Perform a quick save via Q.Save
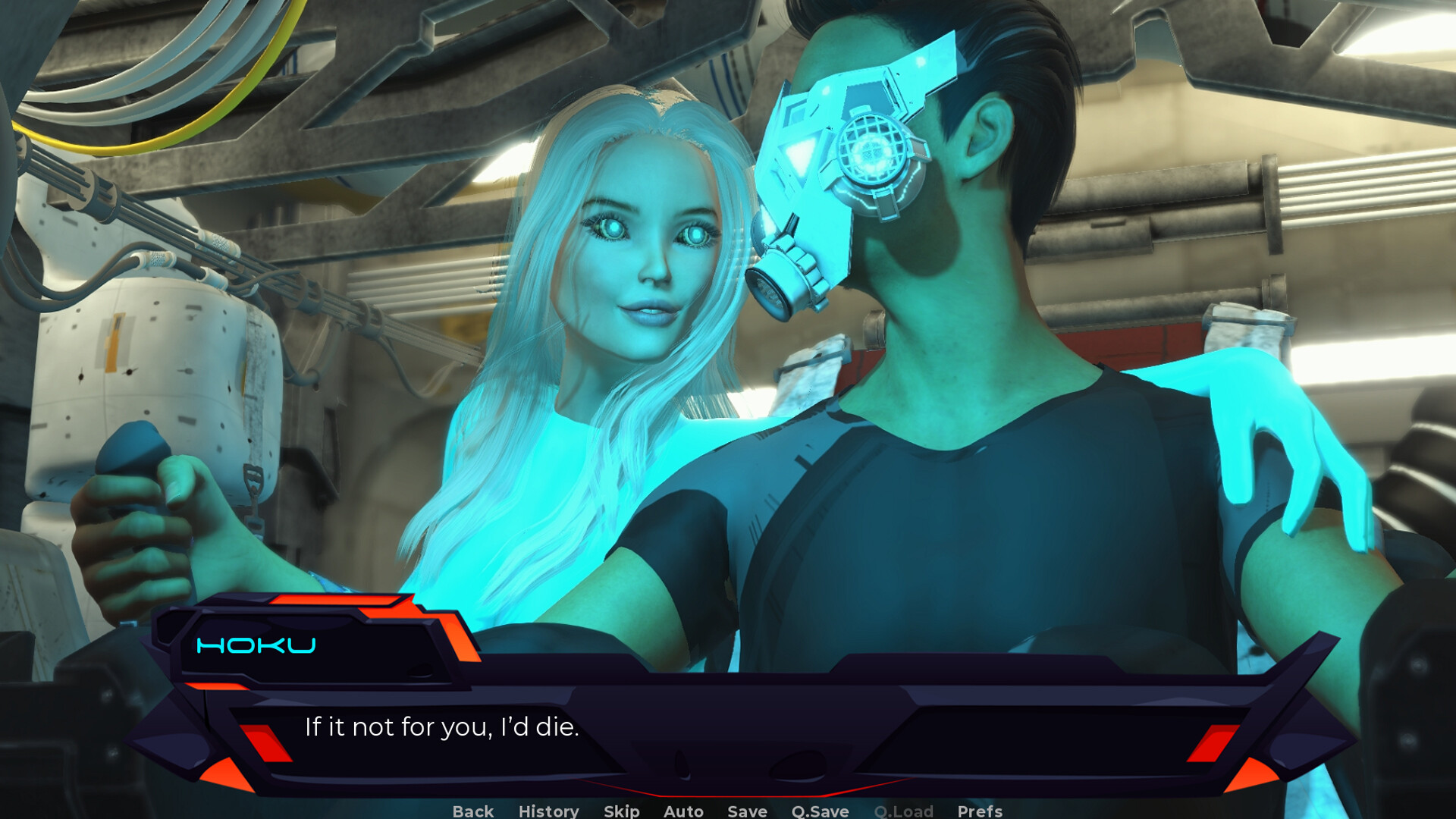The height and width of the screenshot is (819, 1456). click(x=819, y=811)
